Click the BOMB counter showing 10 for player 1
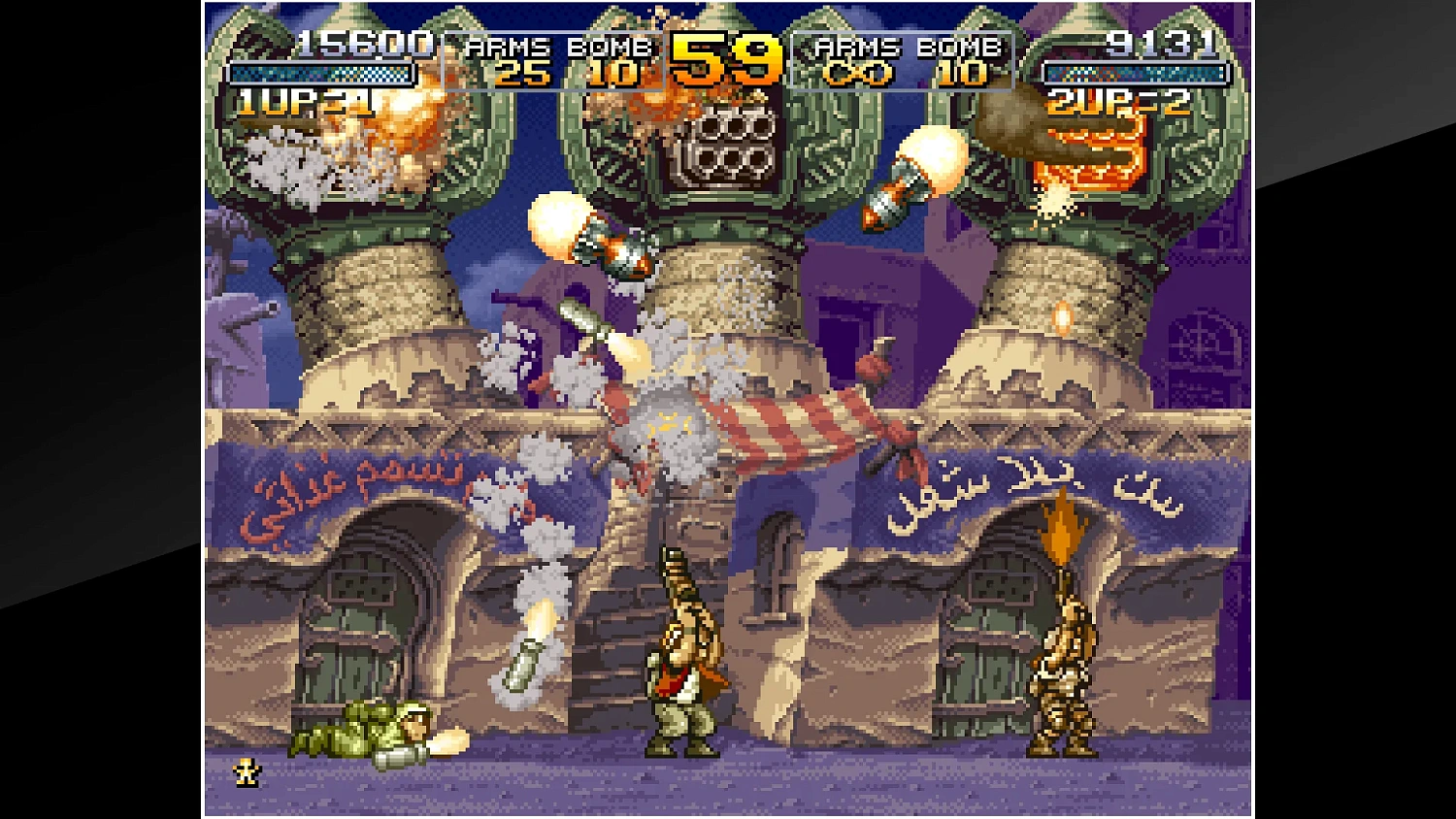Viewport: 1456px width, 819px height. (616, 70)
